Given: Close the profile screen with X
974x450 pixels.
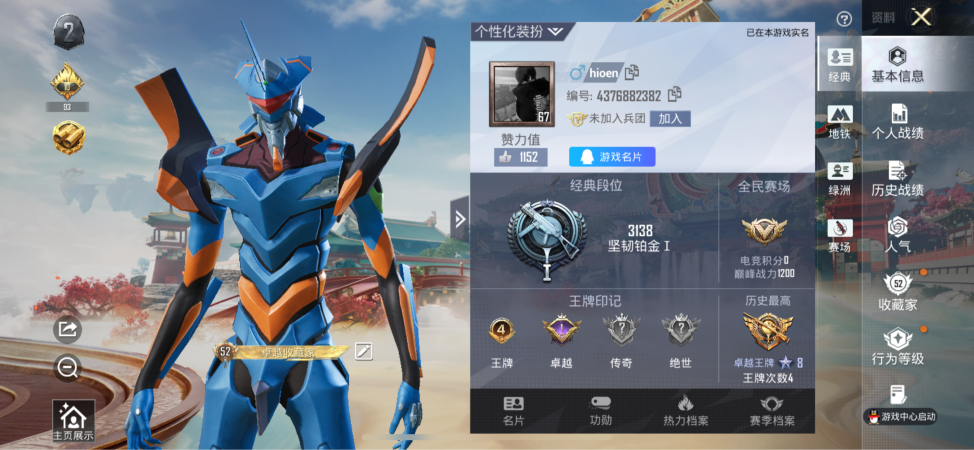Looking at the screenshot, I should coord(921,16).
